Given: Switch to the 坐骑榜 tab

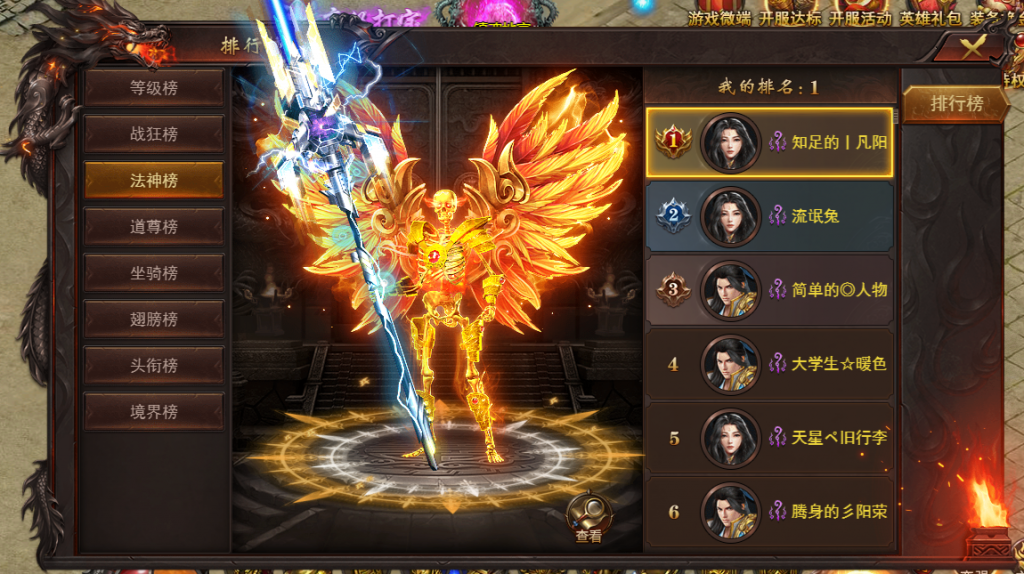Looking at the screenshot, I should click(x=153, y=273).
